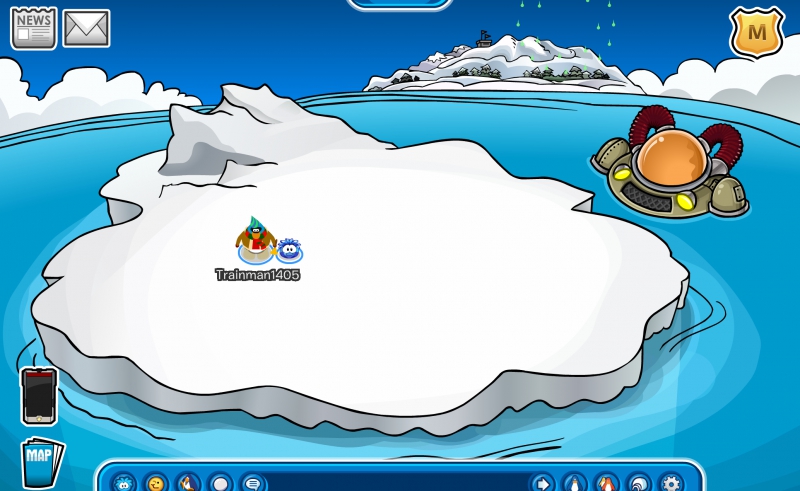
Task: Open the buddy list
Action: pos(606,483)
